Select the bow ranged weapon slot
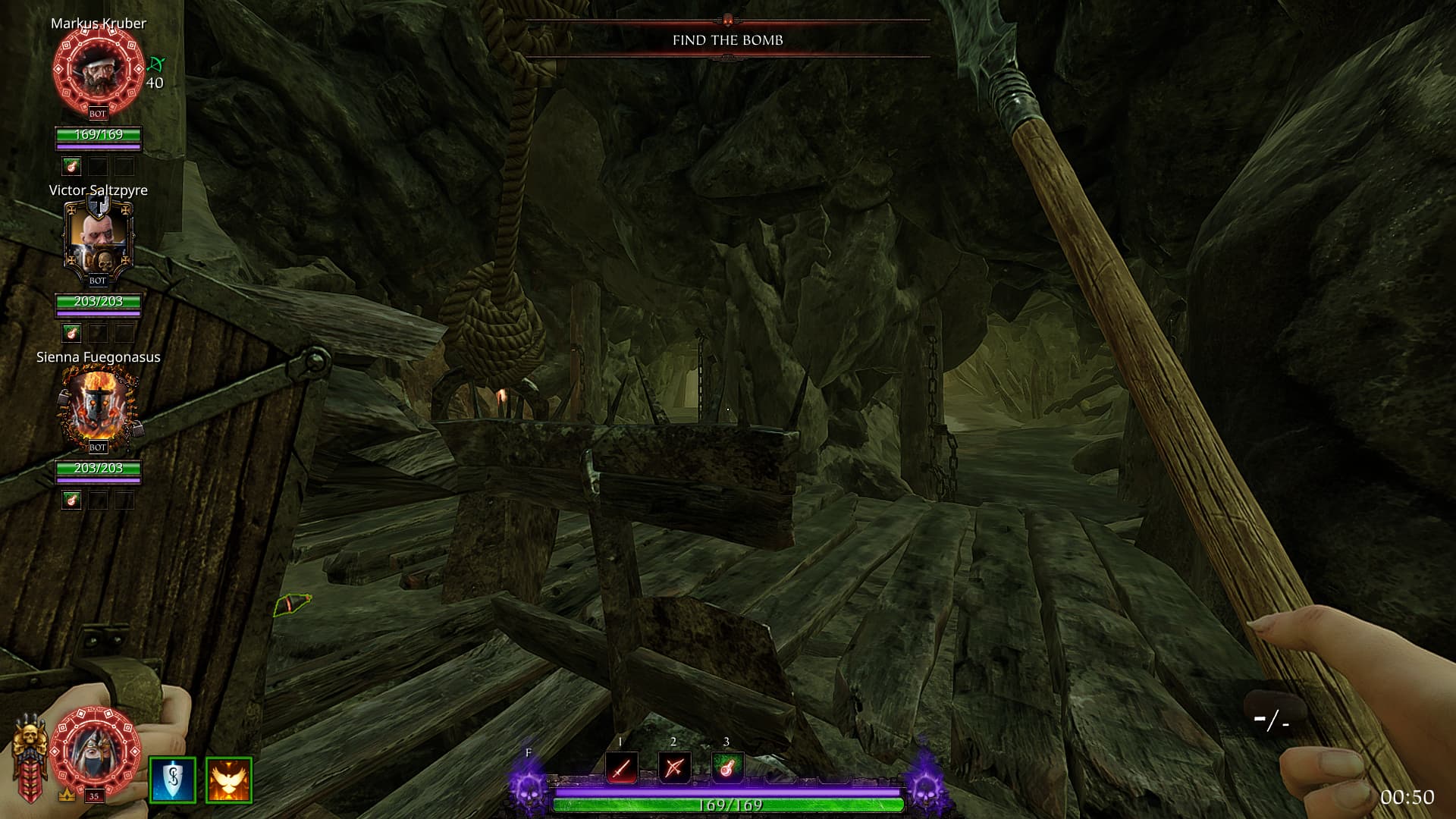 pyautogui.click(x=674, y=768)
